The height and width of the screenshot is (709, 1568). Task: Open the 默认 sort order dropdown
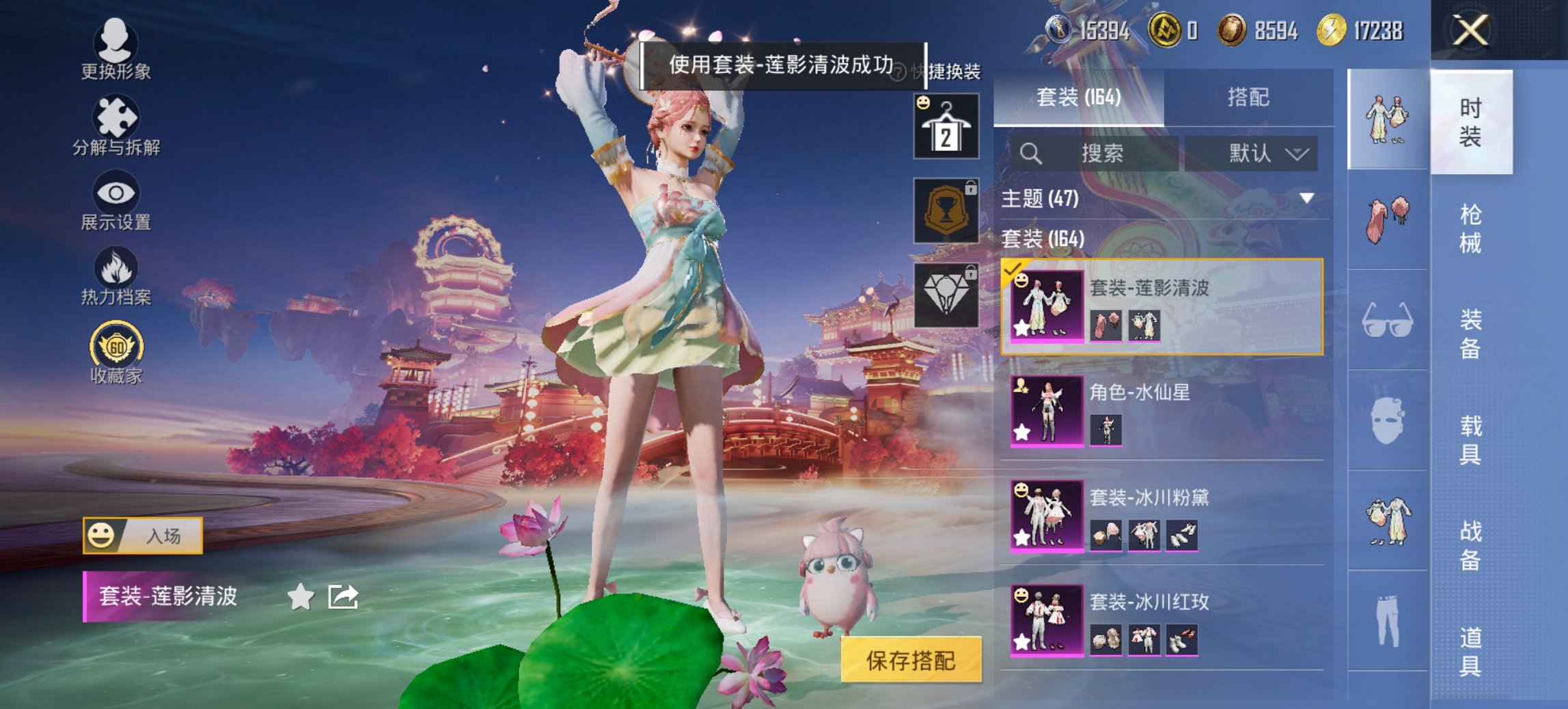[x=1267, y=152]
